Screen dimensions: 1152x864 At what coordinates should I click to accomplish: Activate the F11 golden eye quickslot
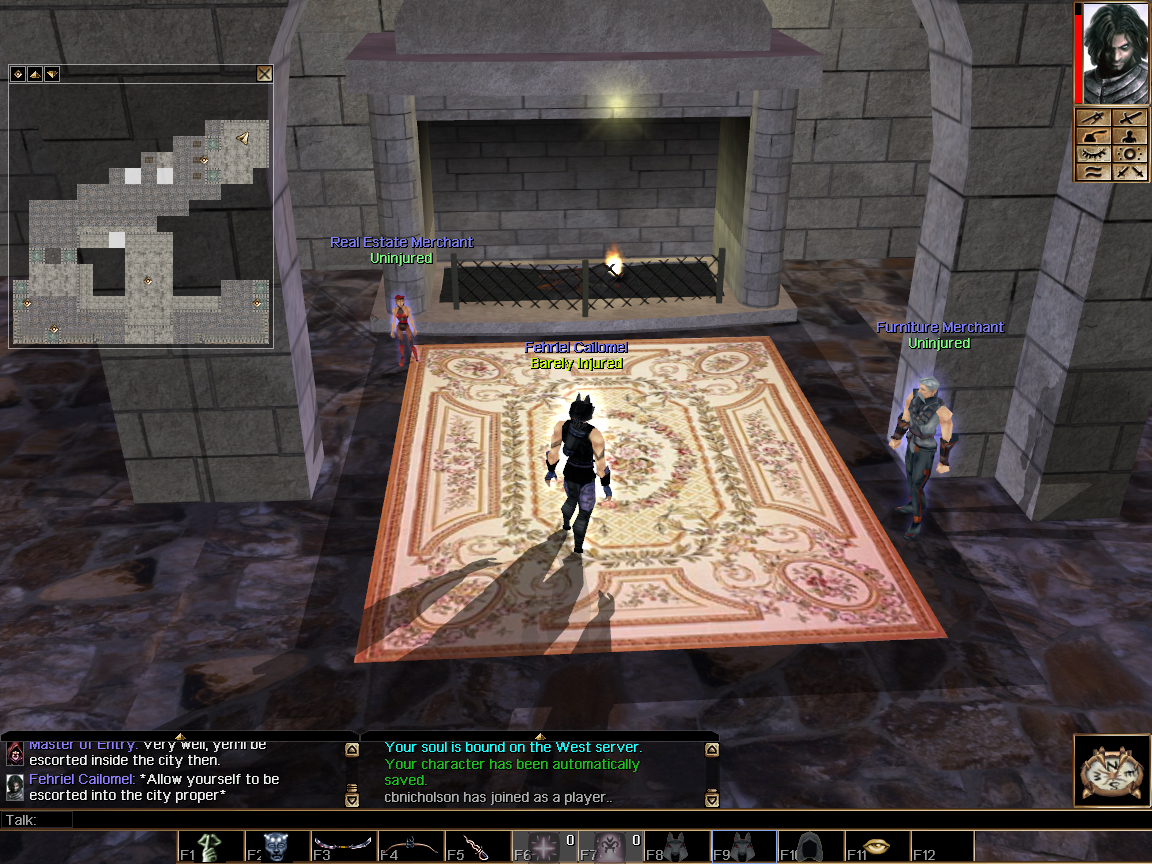(x=878, y=847)
